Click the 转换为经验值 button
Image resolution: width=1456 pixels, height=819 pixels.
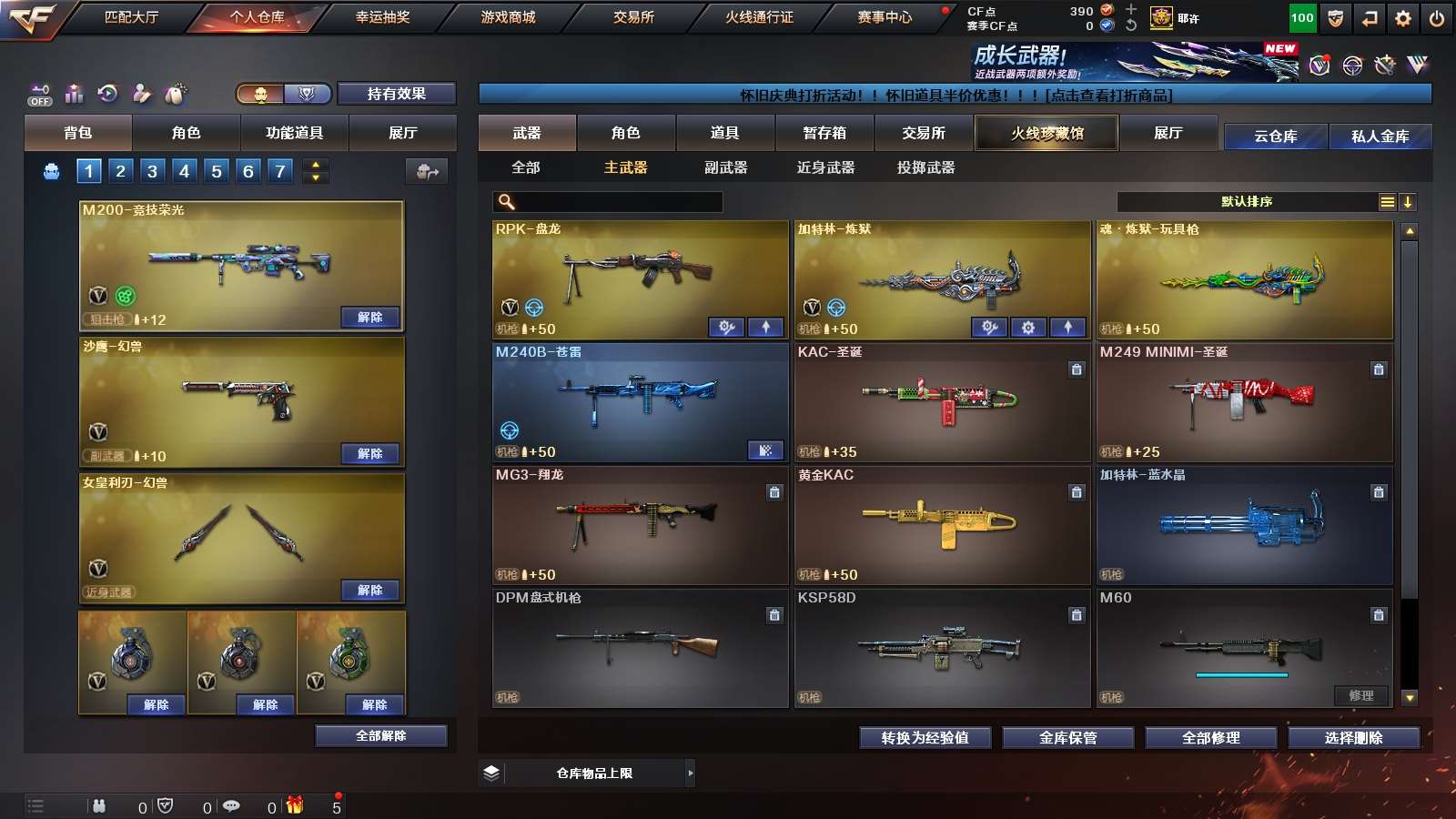[925, 738]
